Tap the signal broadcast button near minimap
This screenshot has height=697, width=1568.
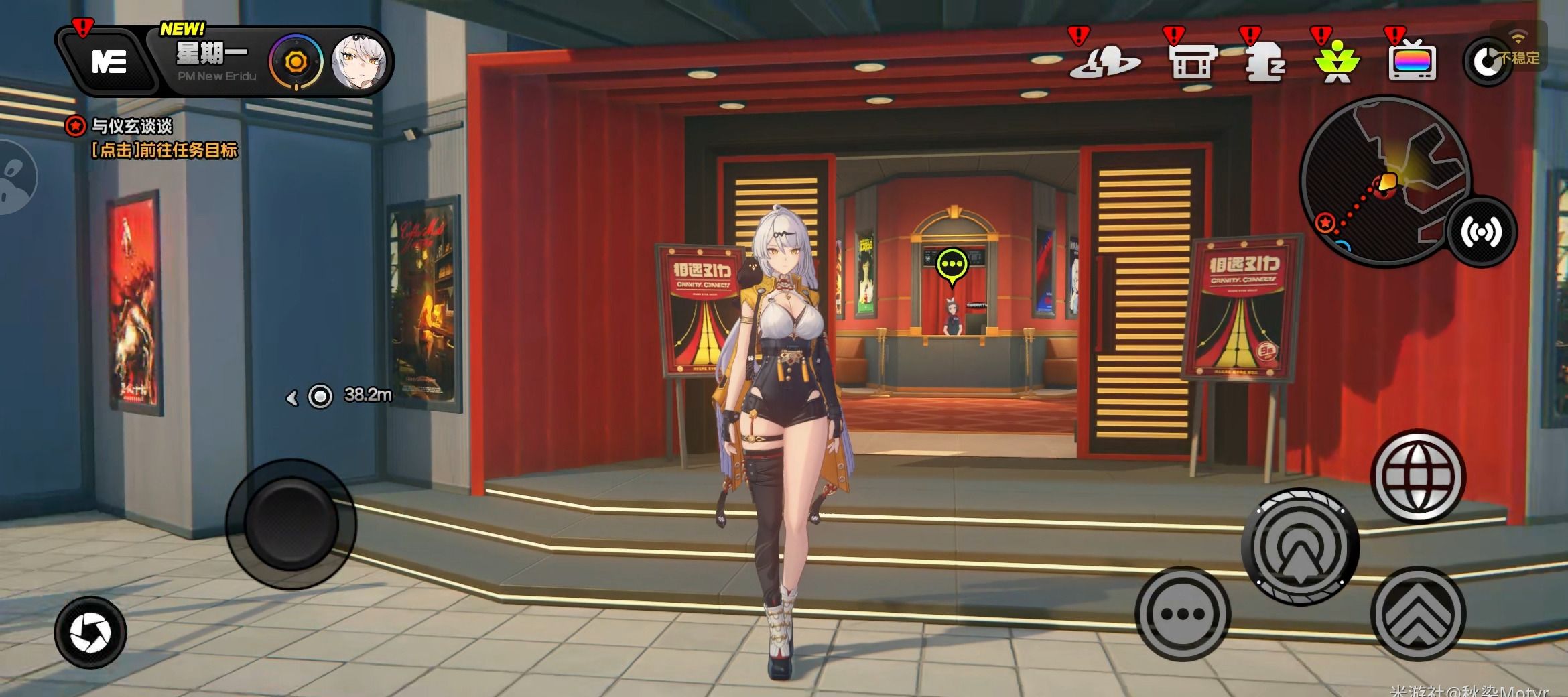click(1482, 232)
